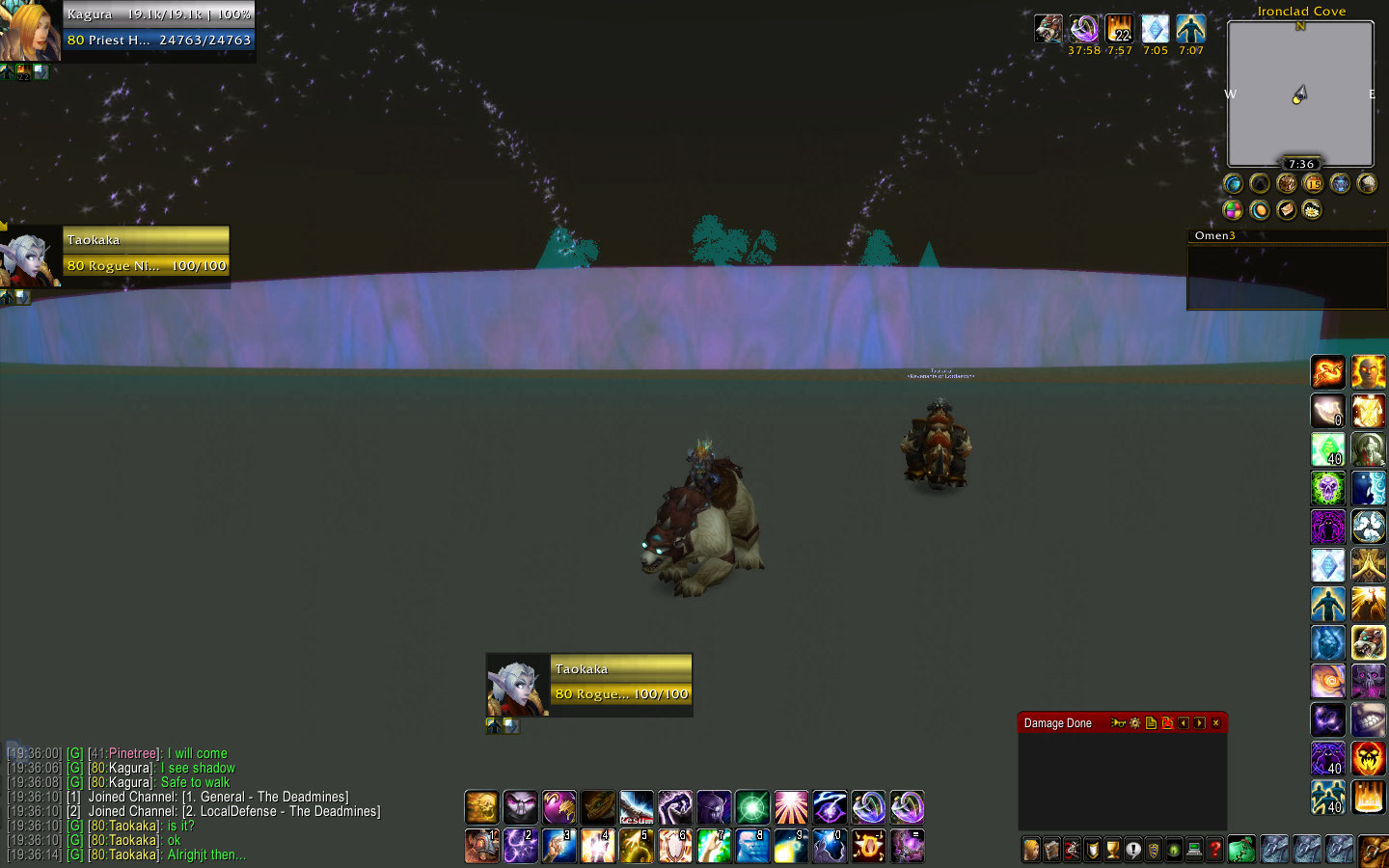Click the bear mount buff icon

coord(1049,29)
